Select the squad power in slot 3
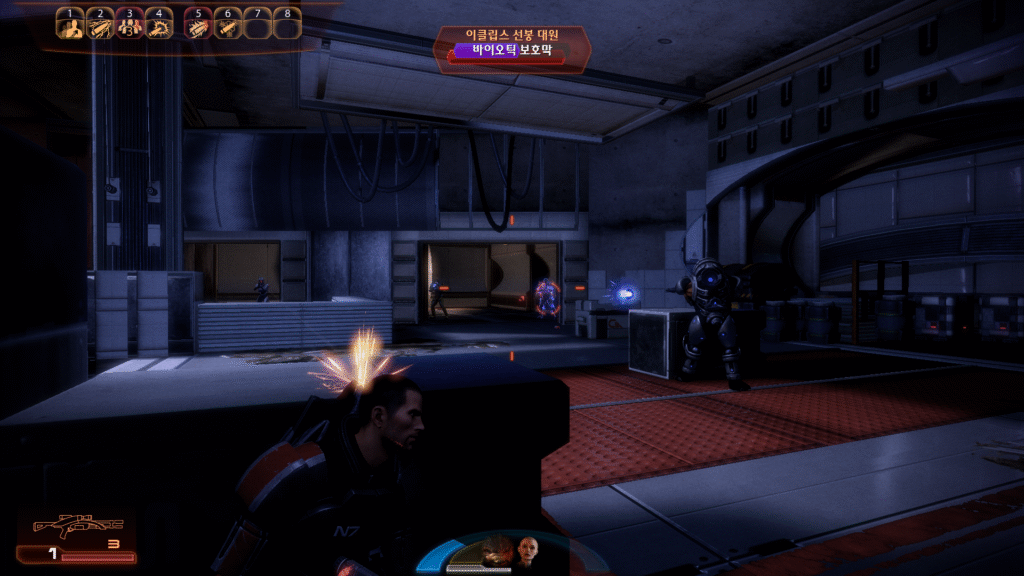The image size is (1024, 576). 129,26
